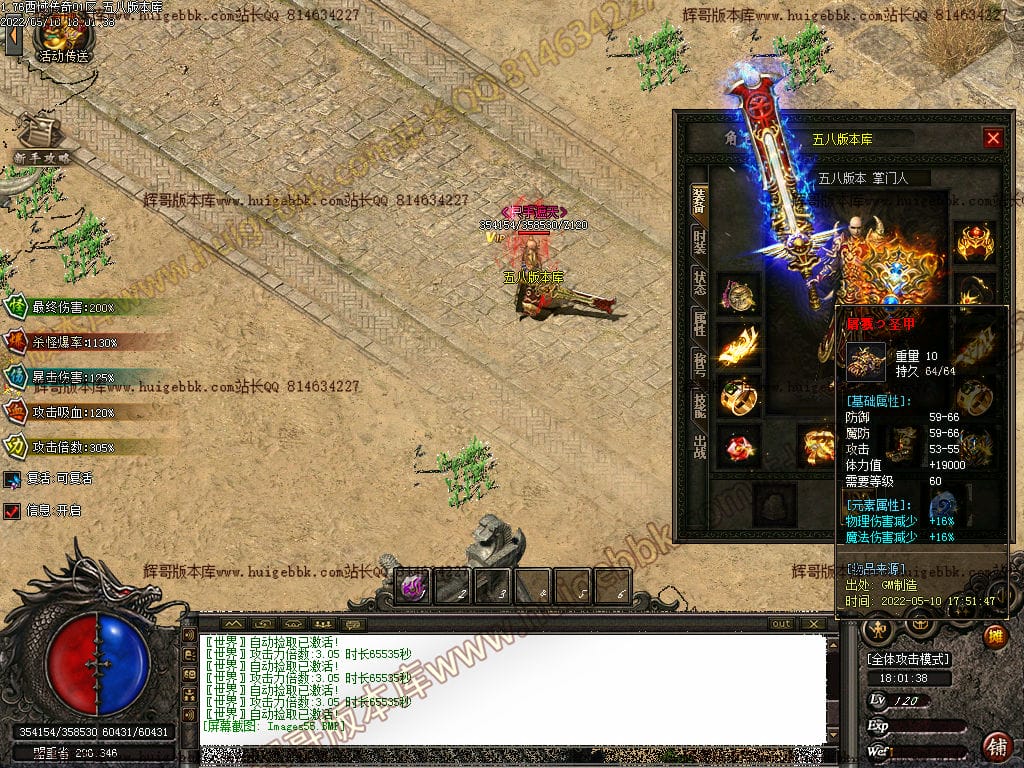Switch to the 技能 (skills) tab

699,404
